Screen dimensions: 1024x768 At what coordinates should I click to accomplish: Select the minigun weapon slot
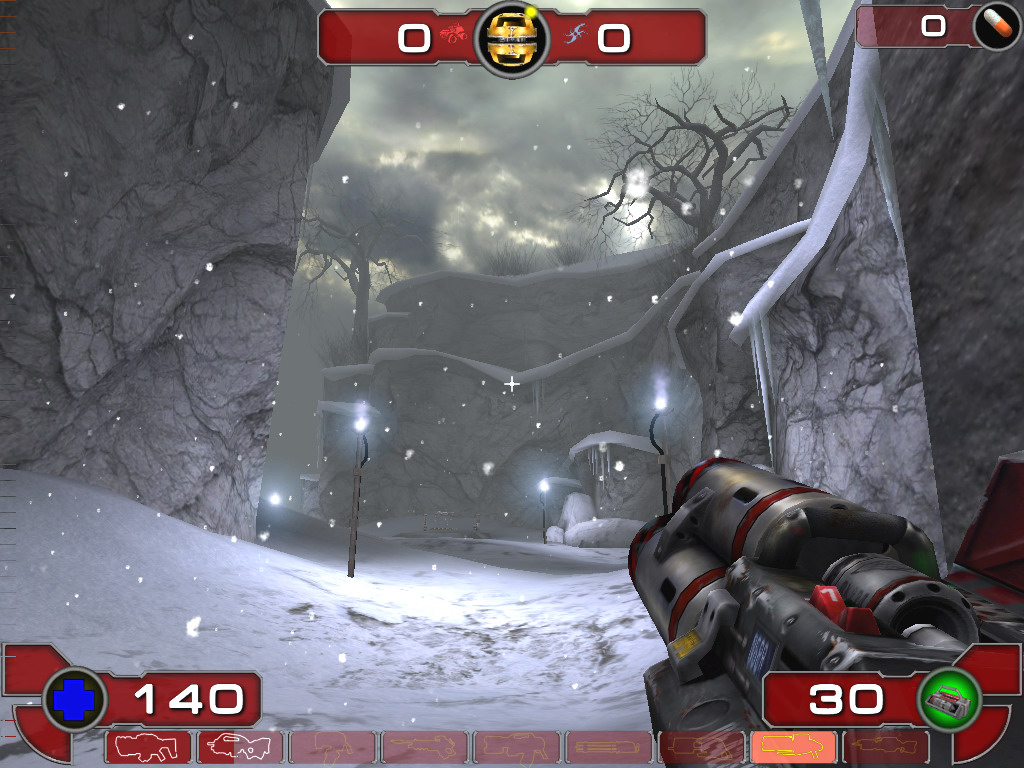click(x=609, y=746)
